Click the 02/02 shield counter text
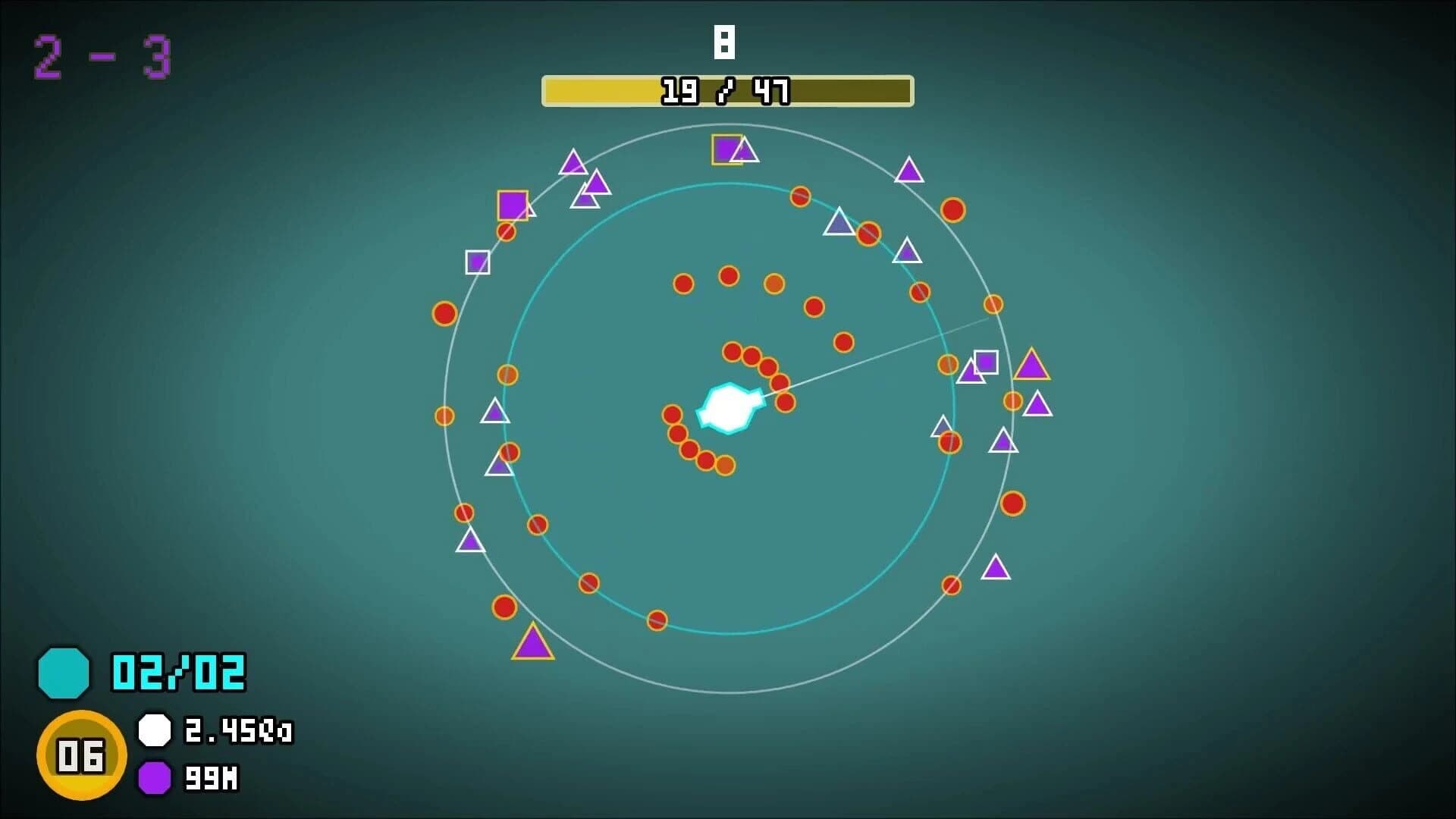The image size is (1456, 819). 178,671
